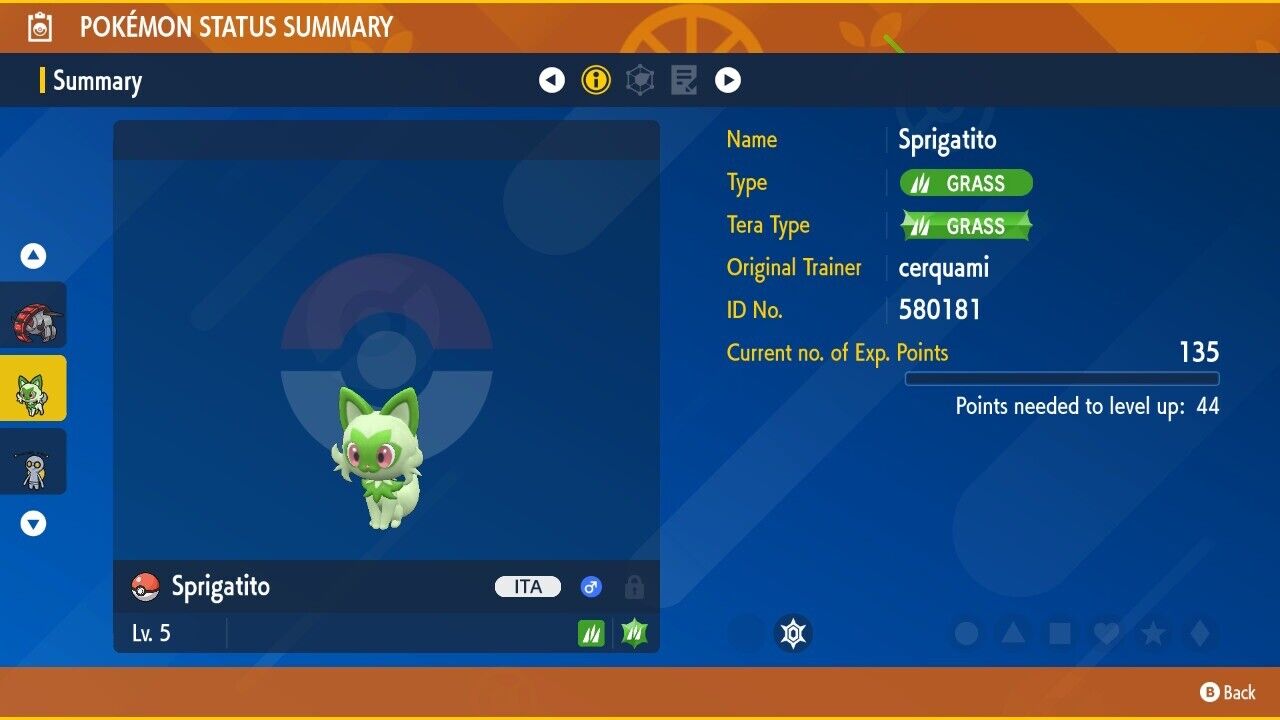Pick the gray yellow-eyed Pokémon thumbnail
1280x720 pixels.
coord(34,462)
